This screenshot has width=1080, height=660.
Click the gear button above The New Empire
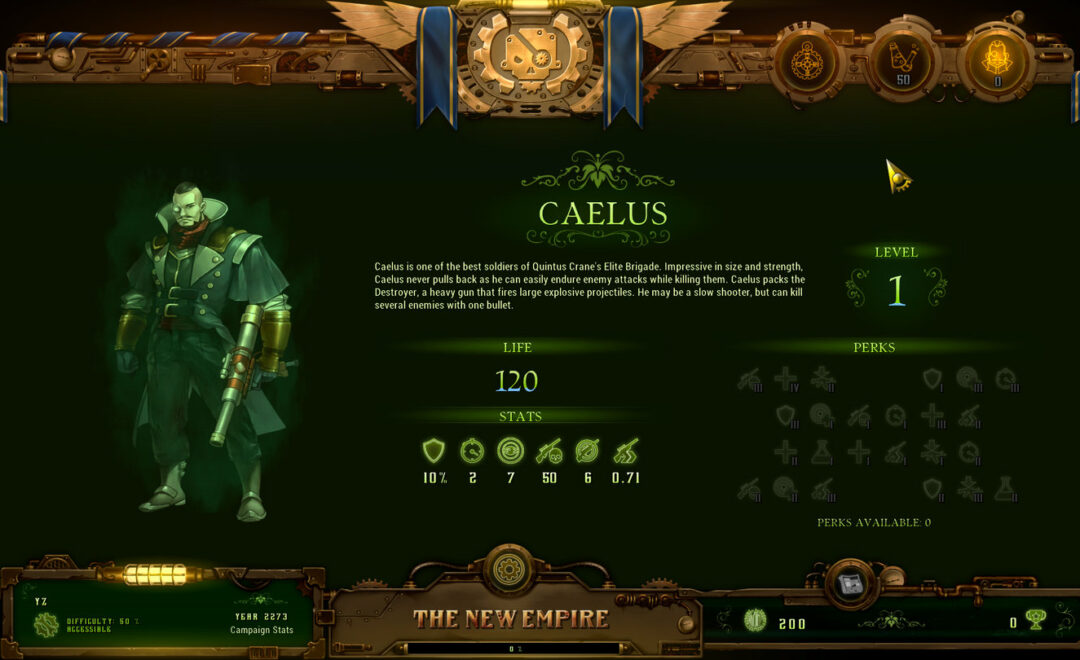click(511, 570)
